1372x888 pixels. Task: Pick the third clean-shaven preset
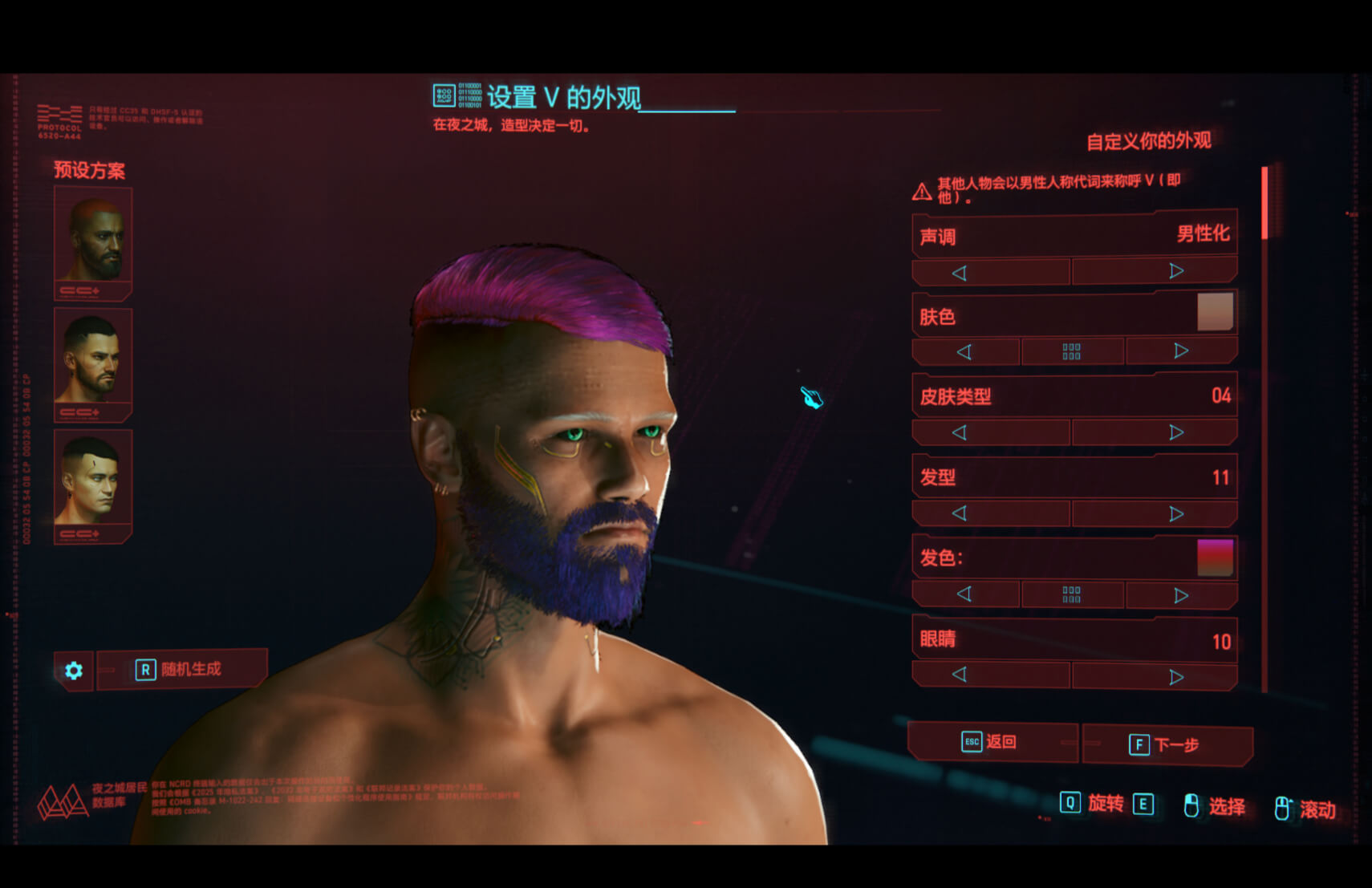point(93,483)
